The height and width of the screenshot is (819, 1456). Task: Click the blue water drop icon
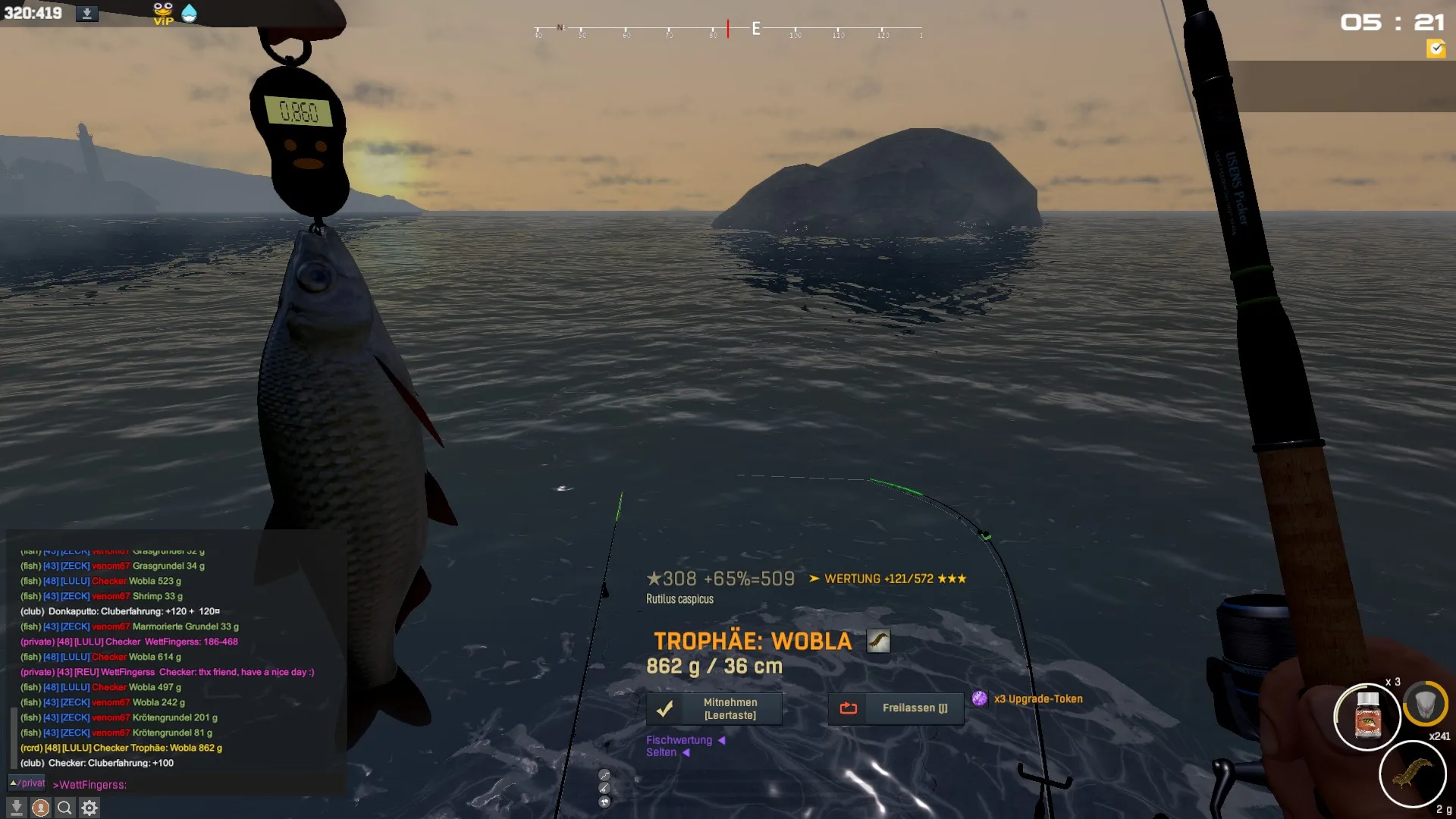click(x=190, y=14)
